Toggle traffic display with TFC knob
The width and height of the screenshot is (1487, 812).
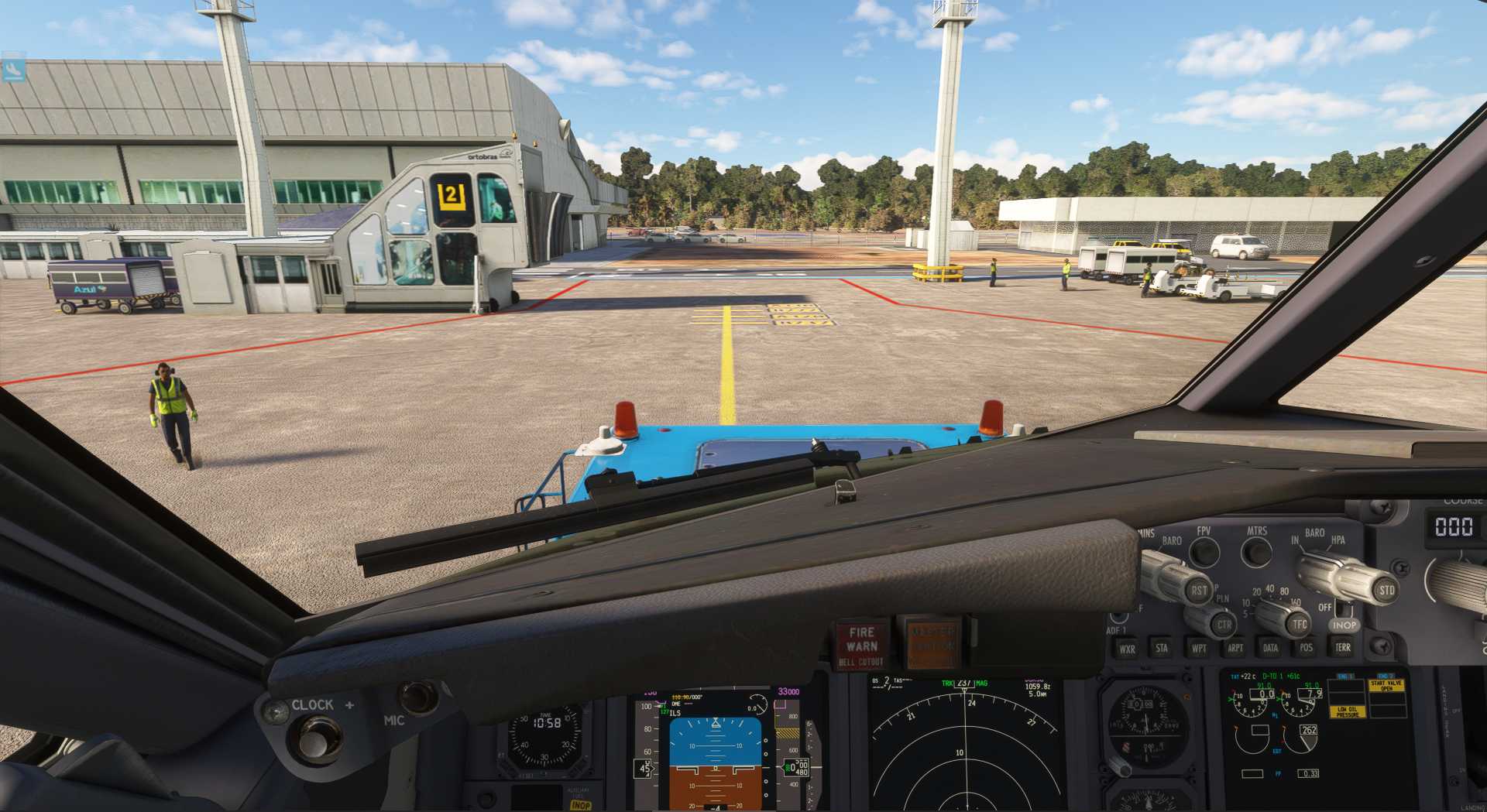click(x=1299, y=624)
